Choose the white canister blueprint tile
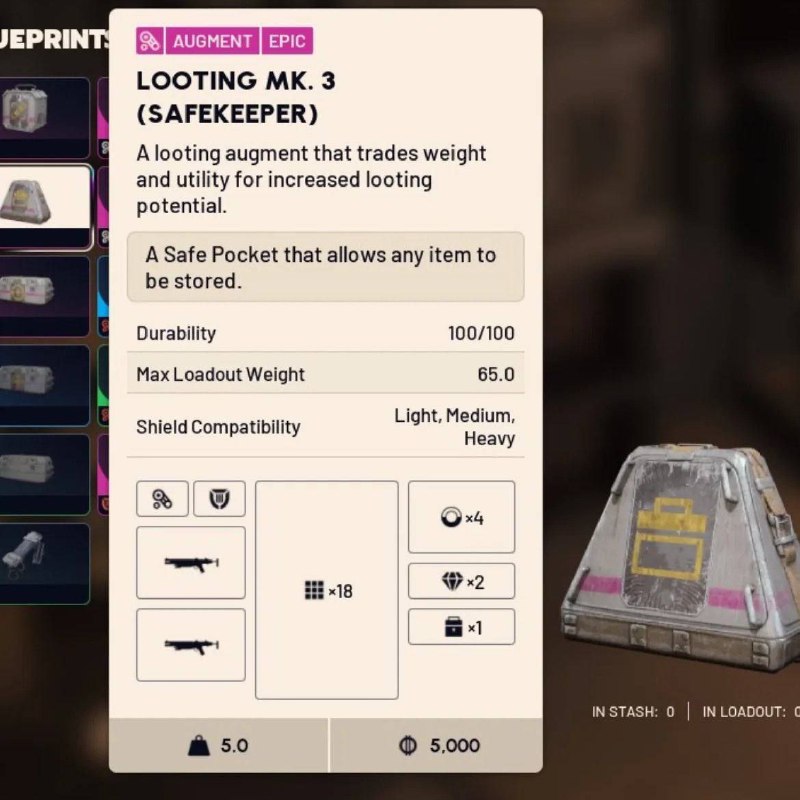The width and height of the screenshot is (800, 800). [x=44, y=562]
